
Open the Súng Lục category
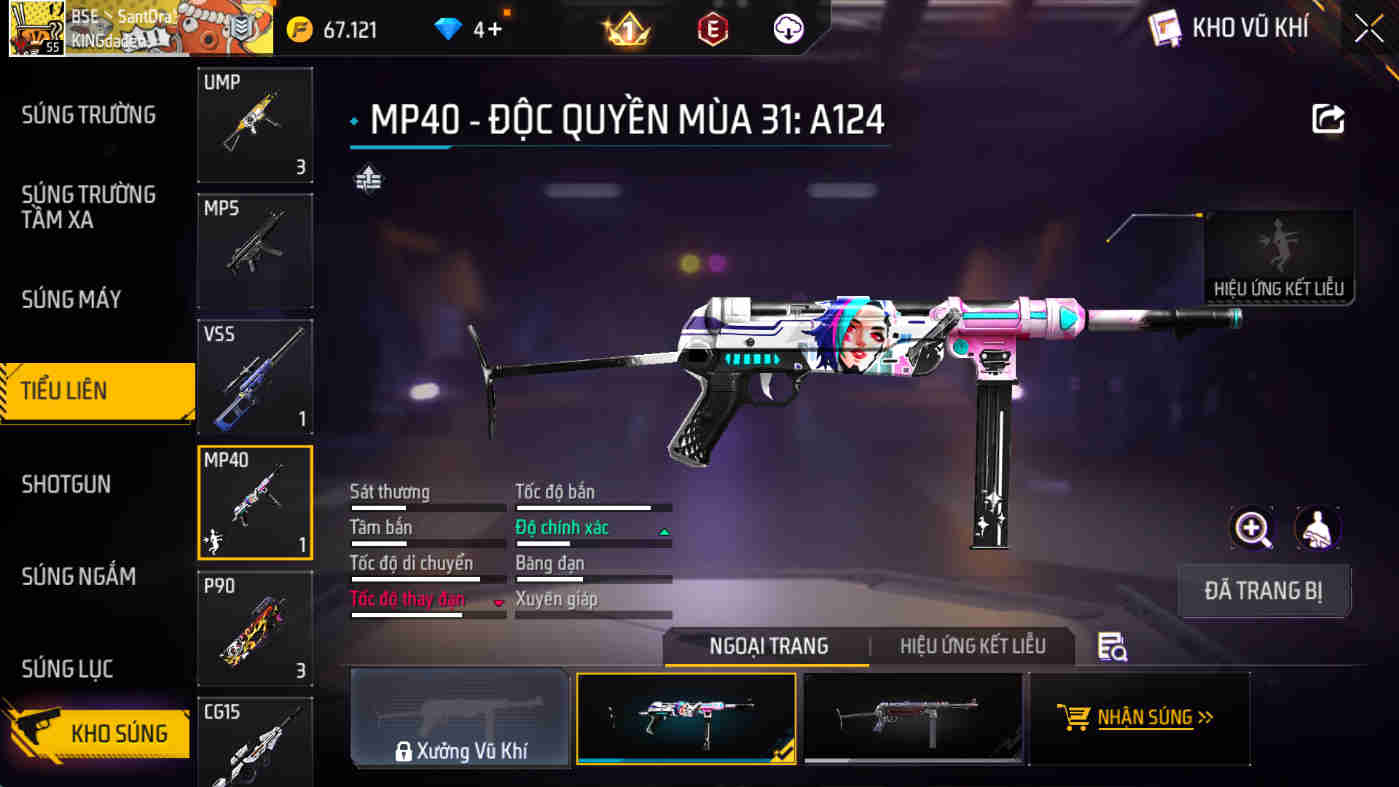[x=67, y=668]
